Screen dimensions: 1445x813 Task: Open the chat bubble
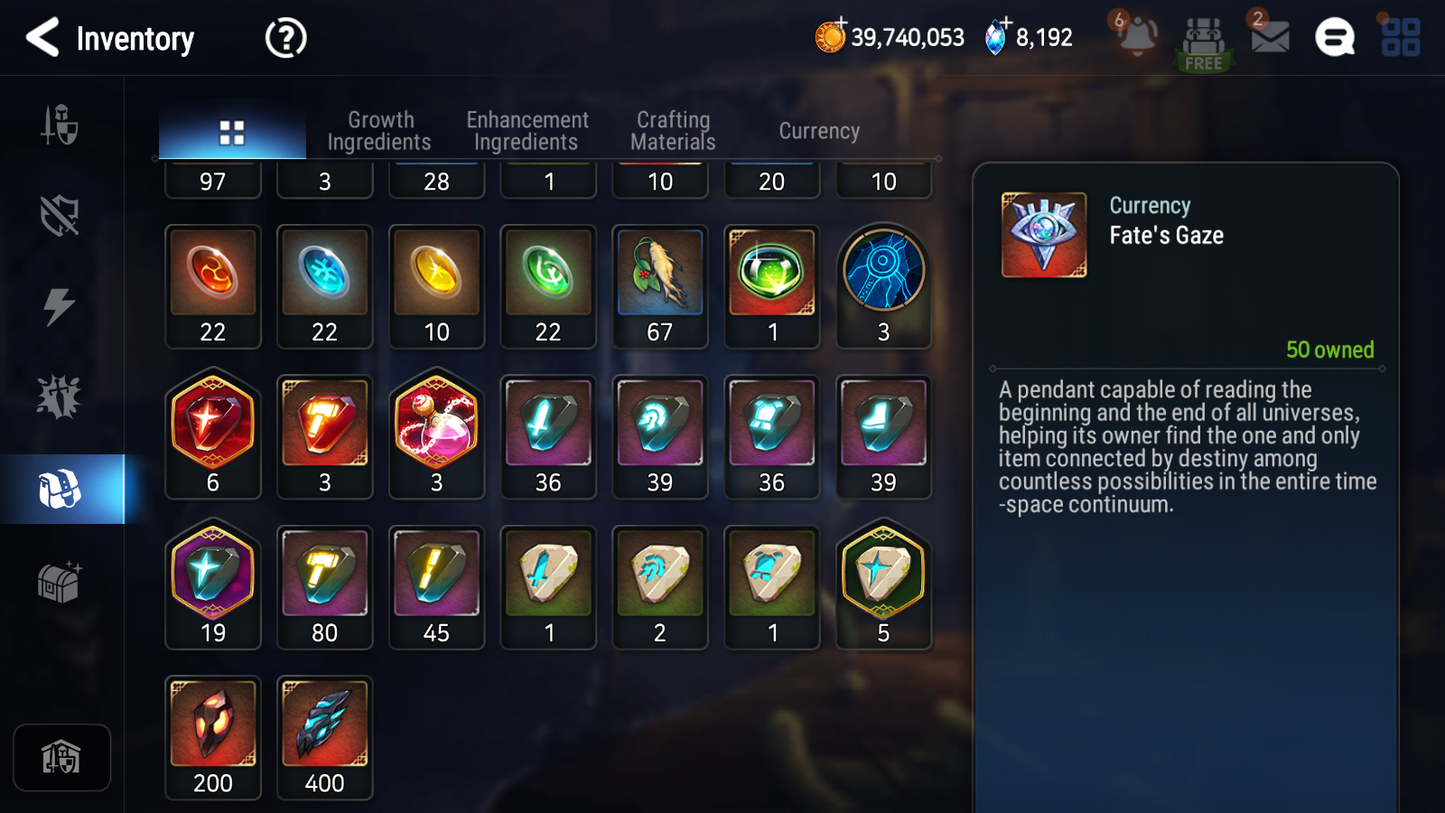[x=1334, y=38]
